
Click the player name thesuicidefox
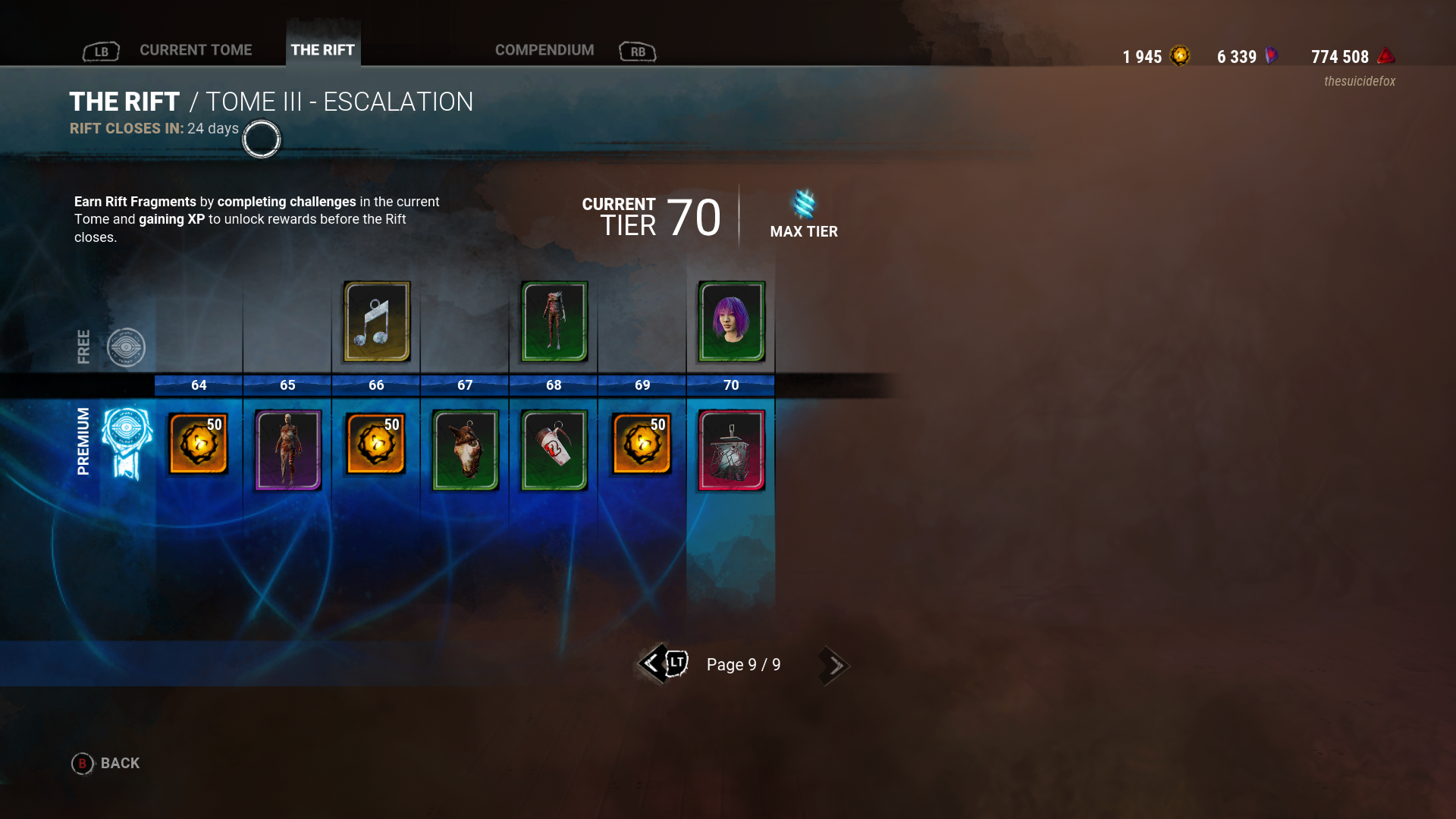click(1360, 81)
